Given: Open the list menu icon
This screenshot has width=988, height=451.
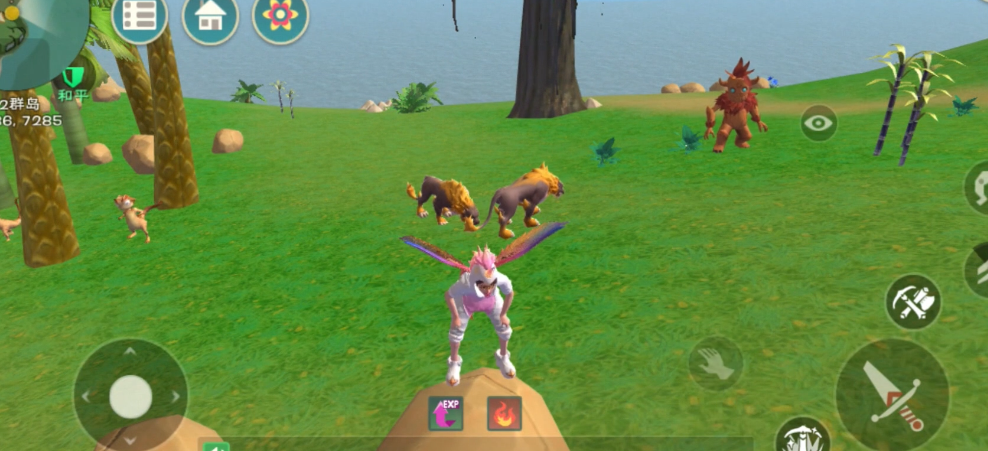Looking at the screenshot, I should tap(140, 16).
